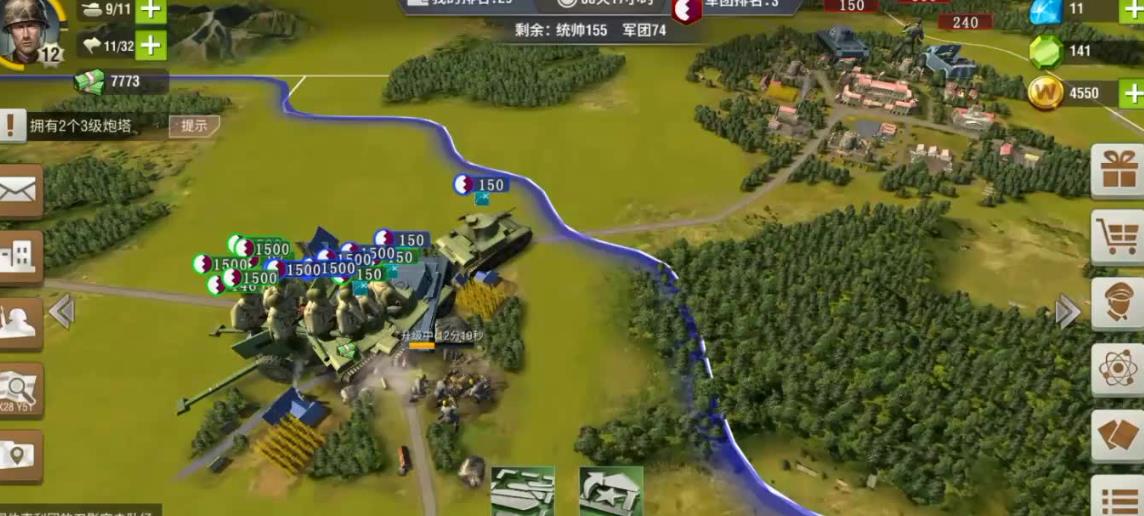Collapse left sidebar with arrow
The height and width of the screenshot is (516, 1144).
pos(62,311)
